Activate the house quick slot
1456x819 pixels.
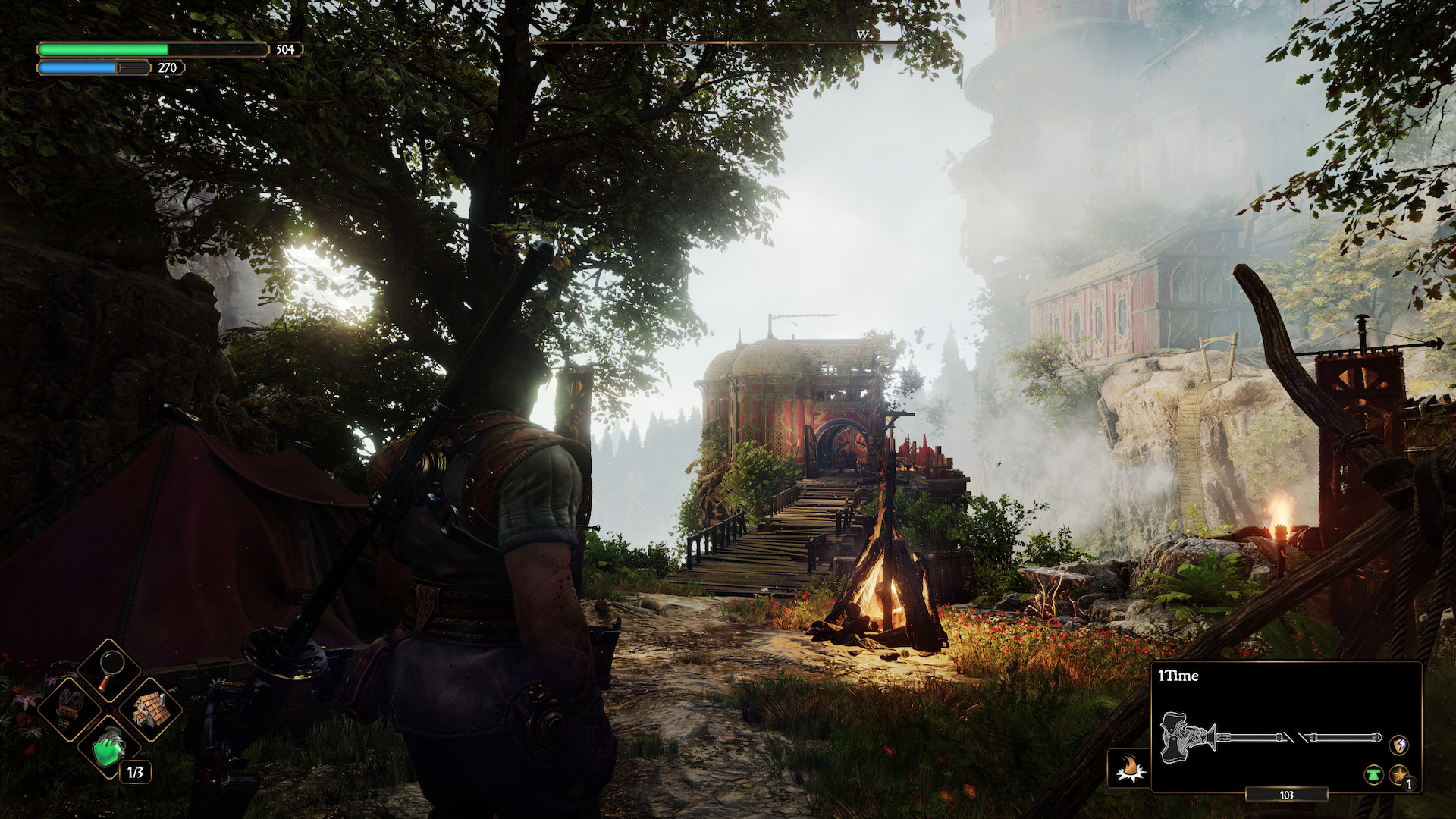[151, 708]
